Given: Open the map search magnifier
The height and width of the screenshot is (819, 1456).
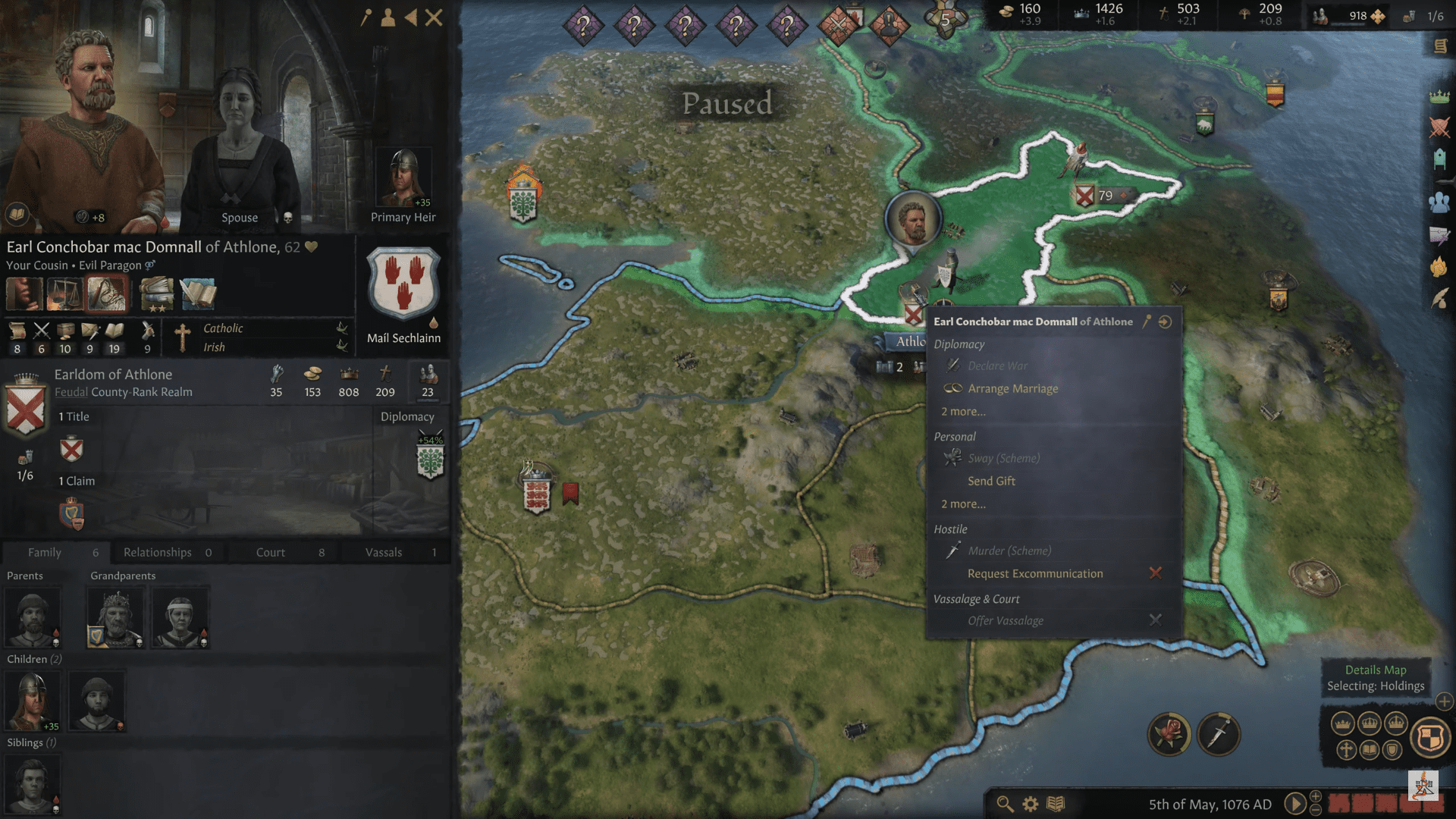Looking at the screenshot, I should [1005, 804].
